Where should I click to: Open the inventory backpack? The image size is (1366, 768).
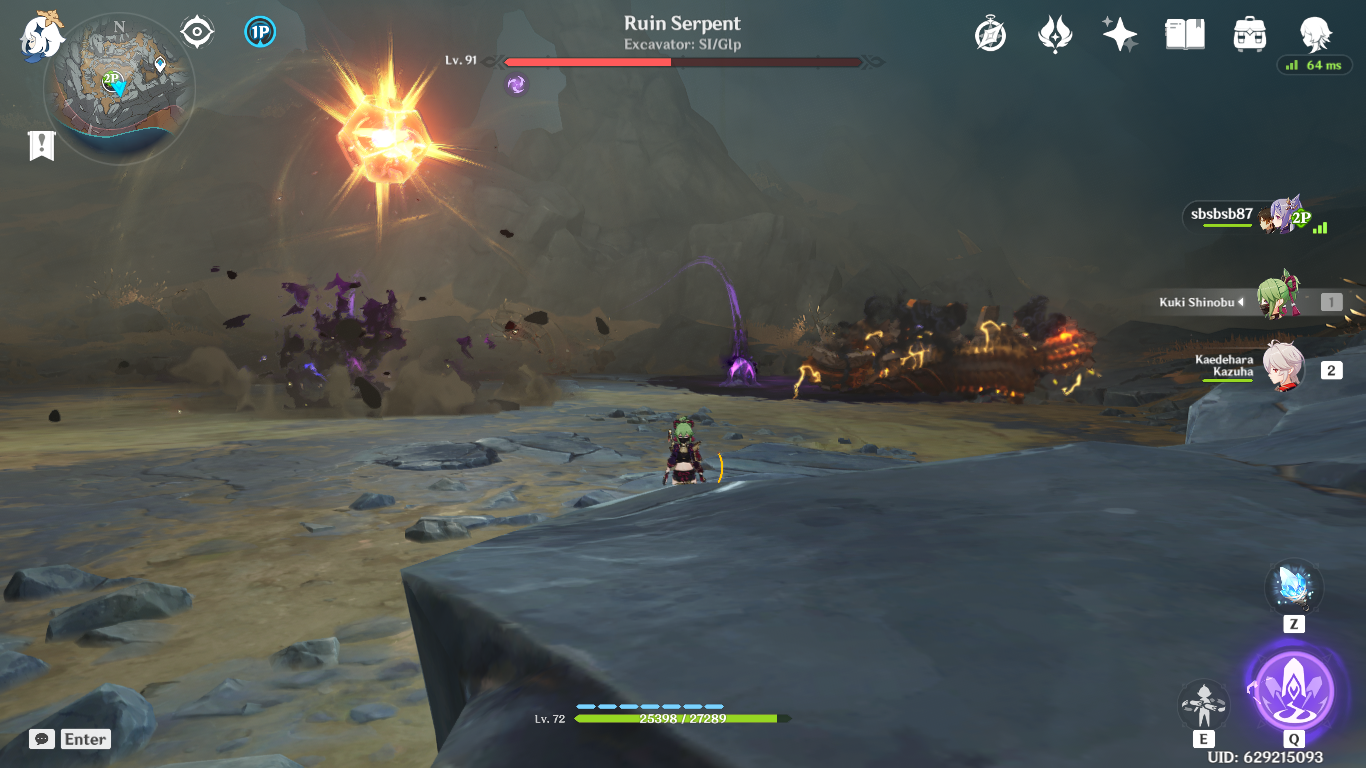point(1249,33)
